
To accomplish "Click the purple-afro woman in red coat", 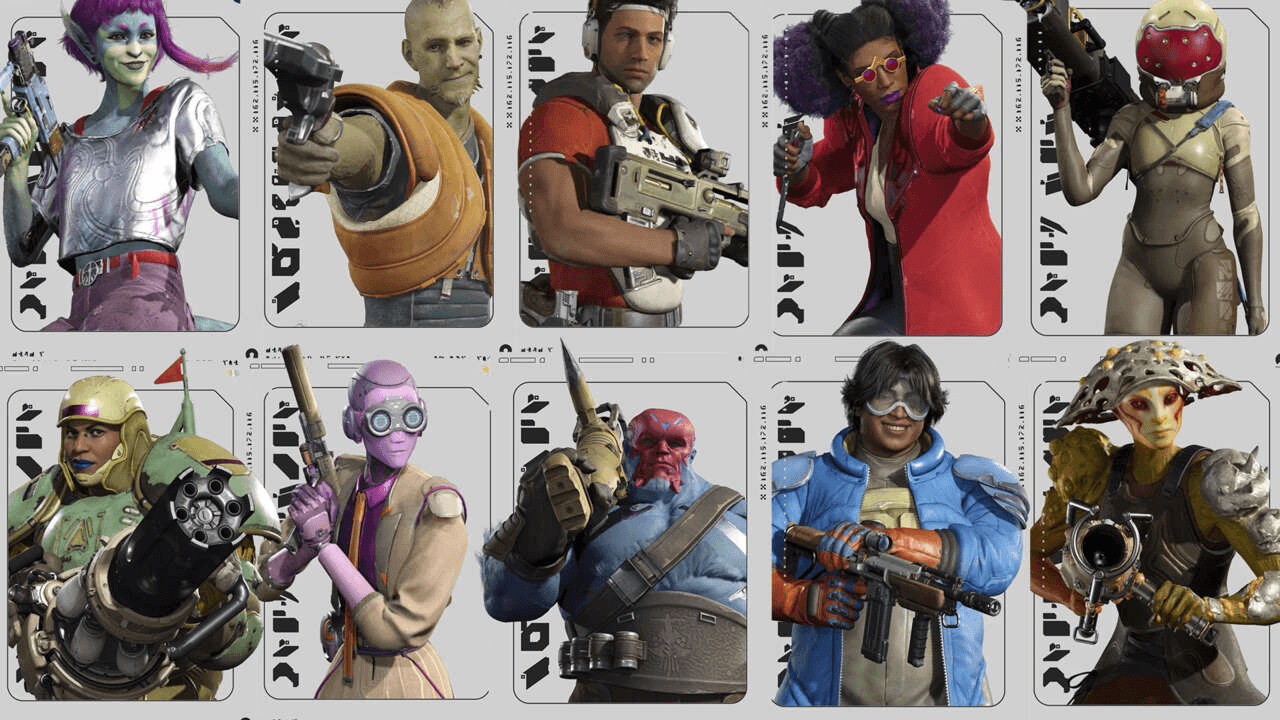I will pyautogui.click(x=890, y=170).
